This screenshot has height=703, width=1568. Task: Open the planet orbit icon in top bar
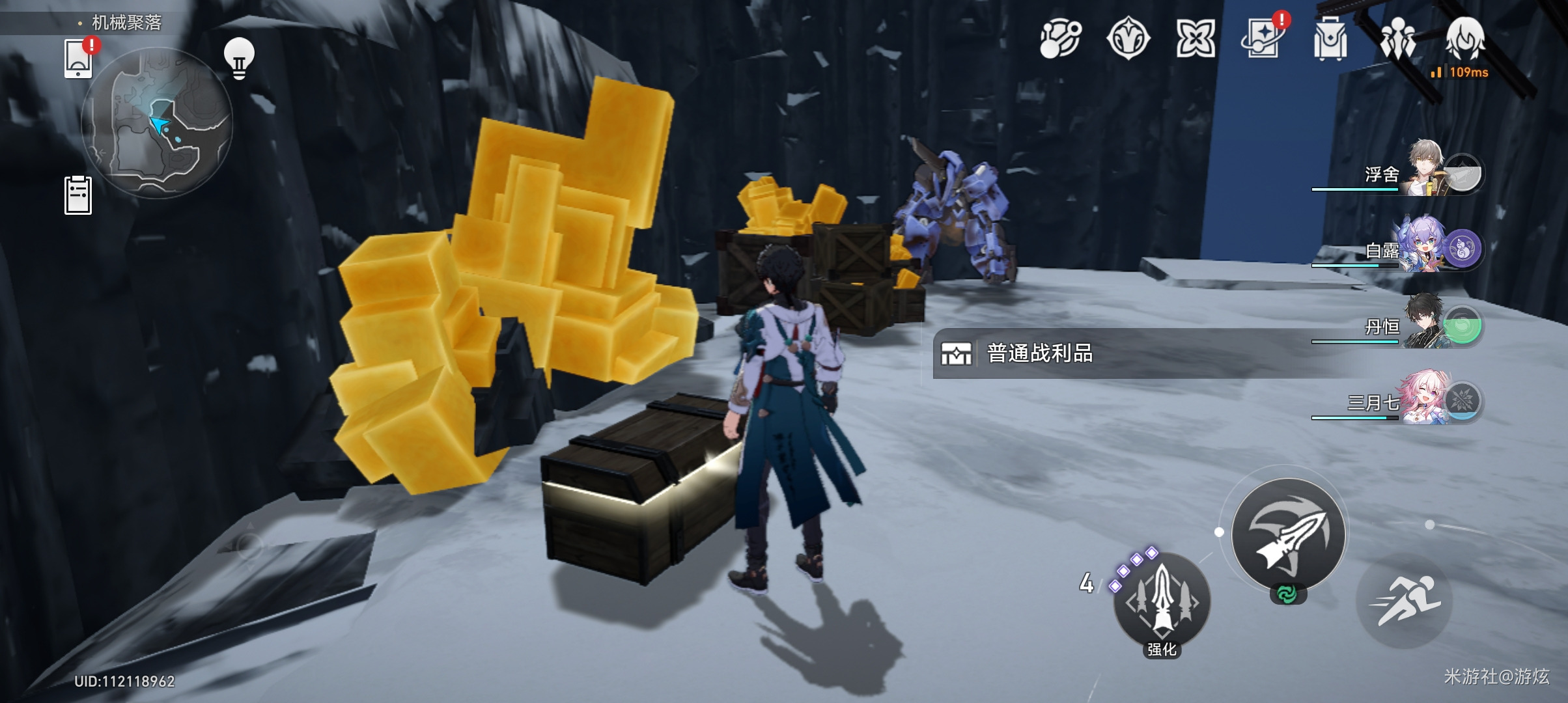pos(1060,39)
